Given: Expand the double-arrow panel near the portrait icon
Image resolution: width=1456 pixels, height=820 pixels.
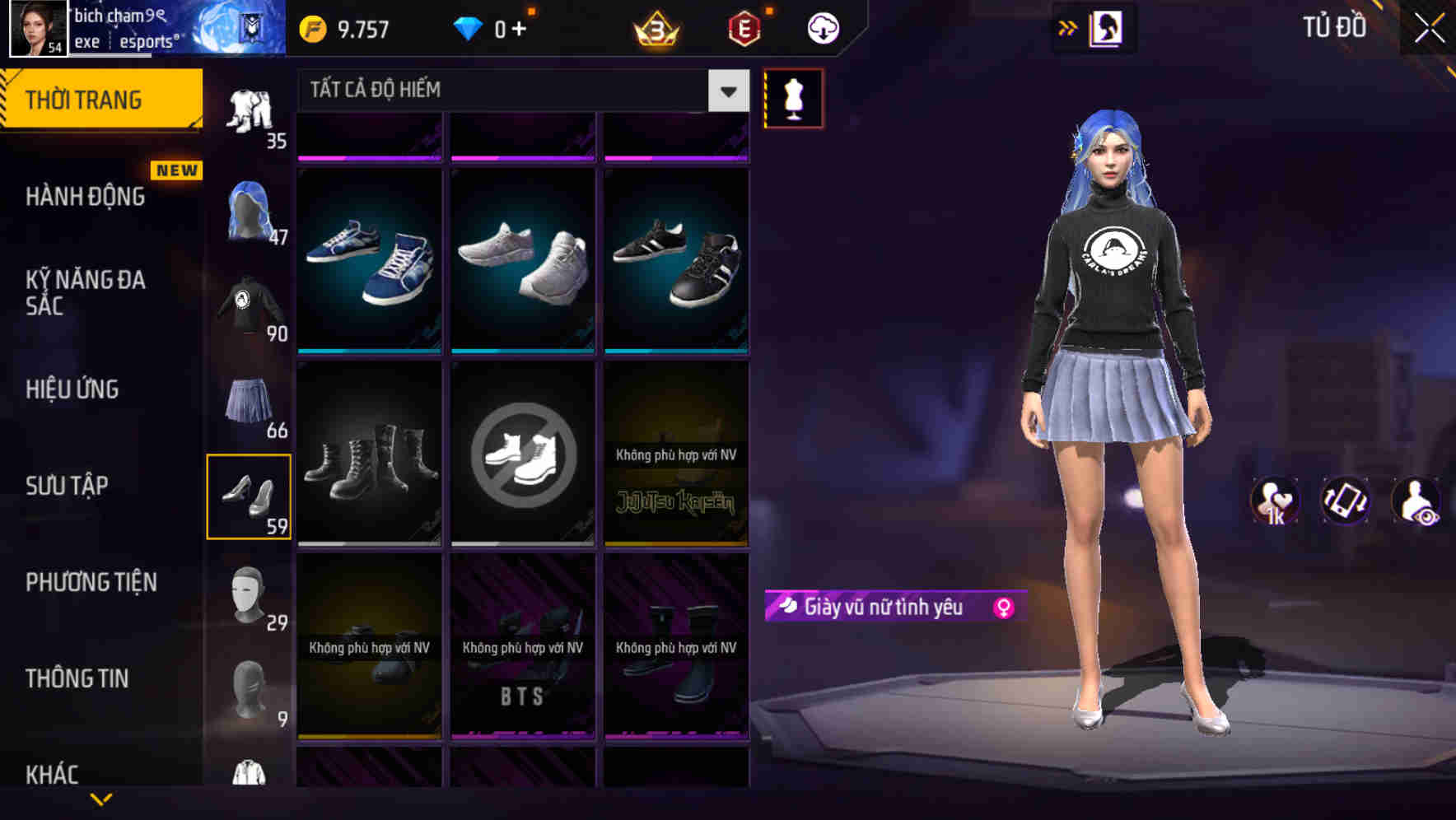Looking at the screenshot, I should (x=1067, y=27).
